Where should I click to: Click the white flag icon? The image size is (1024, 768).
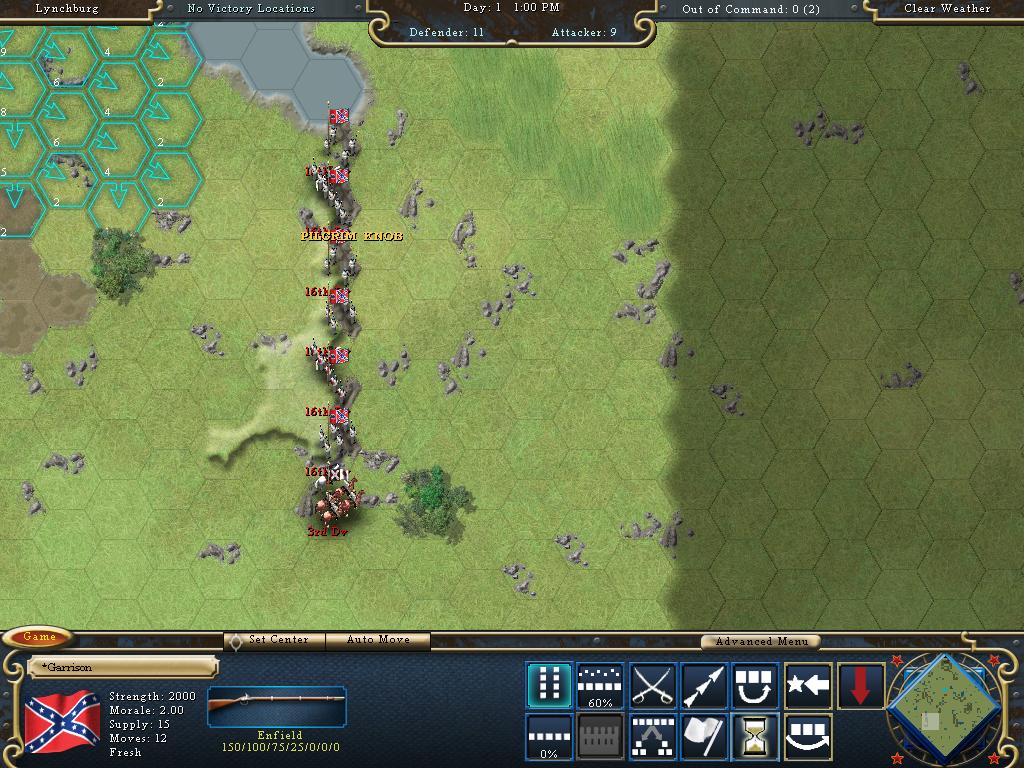[x=704, y=737]
